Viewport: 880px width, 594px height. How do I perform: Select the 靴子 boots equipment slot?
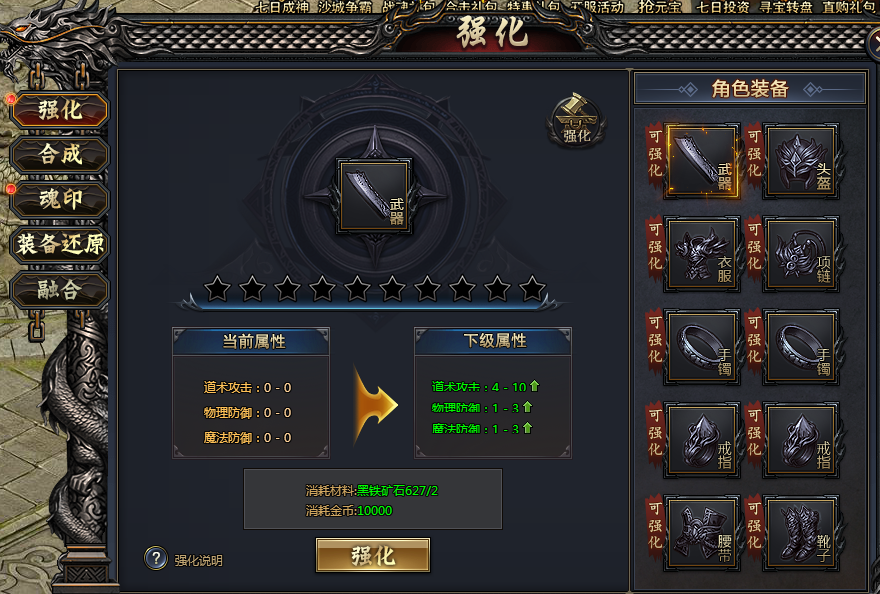[x=800, y=532]
